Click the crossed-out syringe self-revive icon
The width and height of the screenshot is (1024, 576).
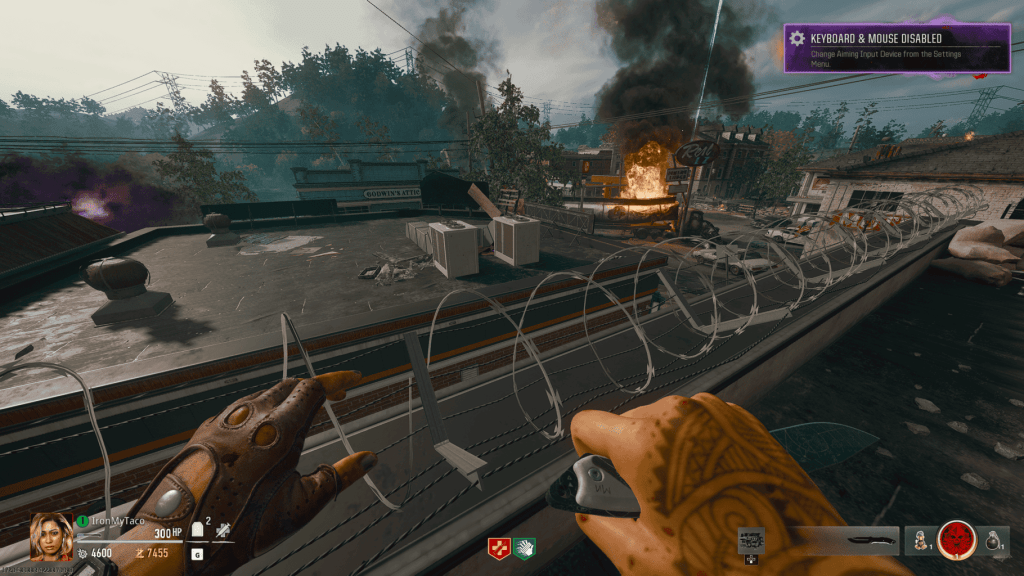click(x=222, y=533)
